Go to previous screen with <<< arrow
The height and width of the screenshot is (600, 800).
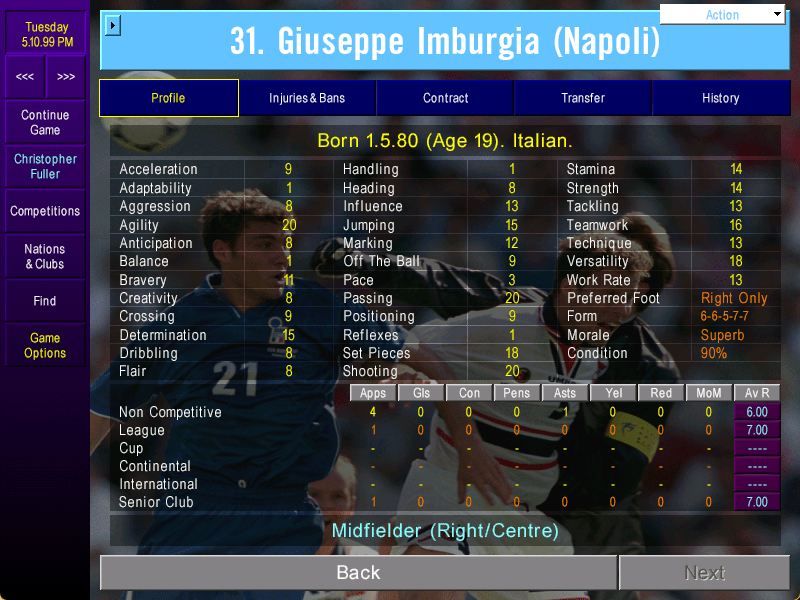pos(25,77)
